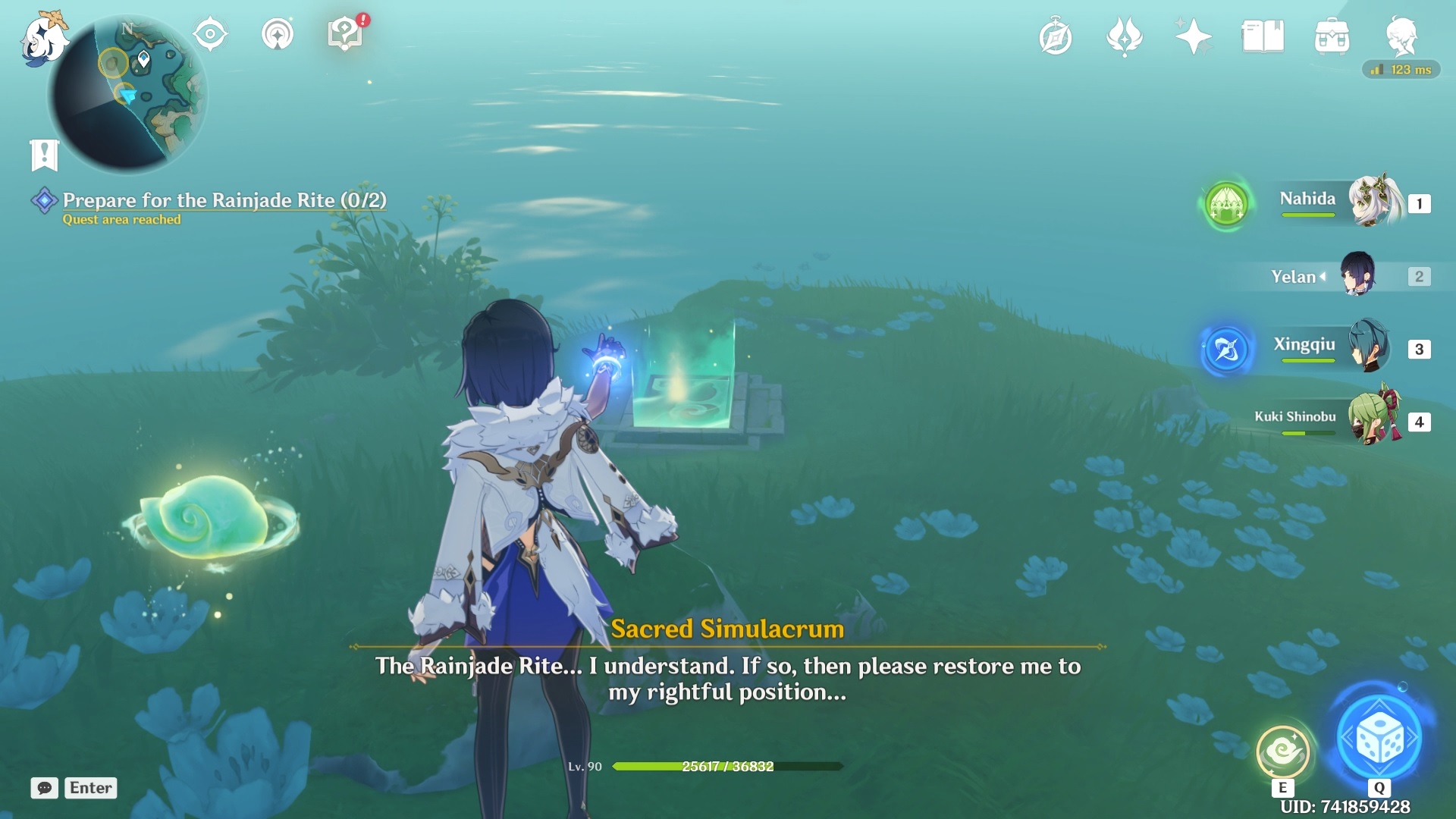Toggle the quest tracker diamond icon
Screen dimensions: 1456x819
click(45, 200)
